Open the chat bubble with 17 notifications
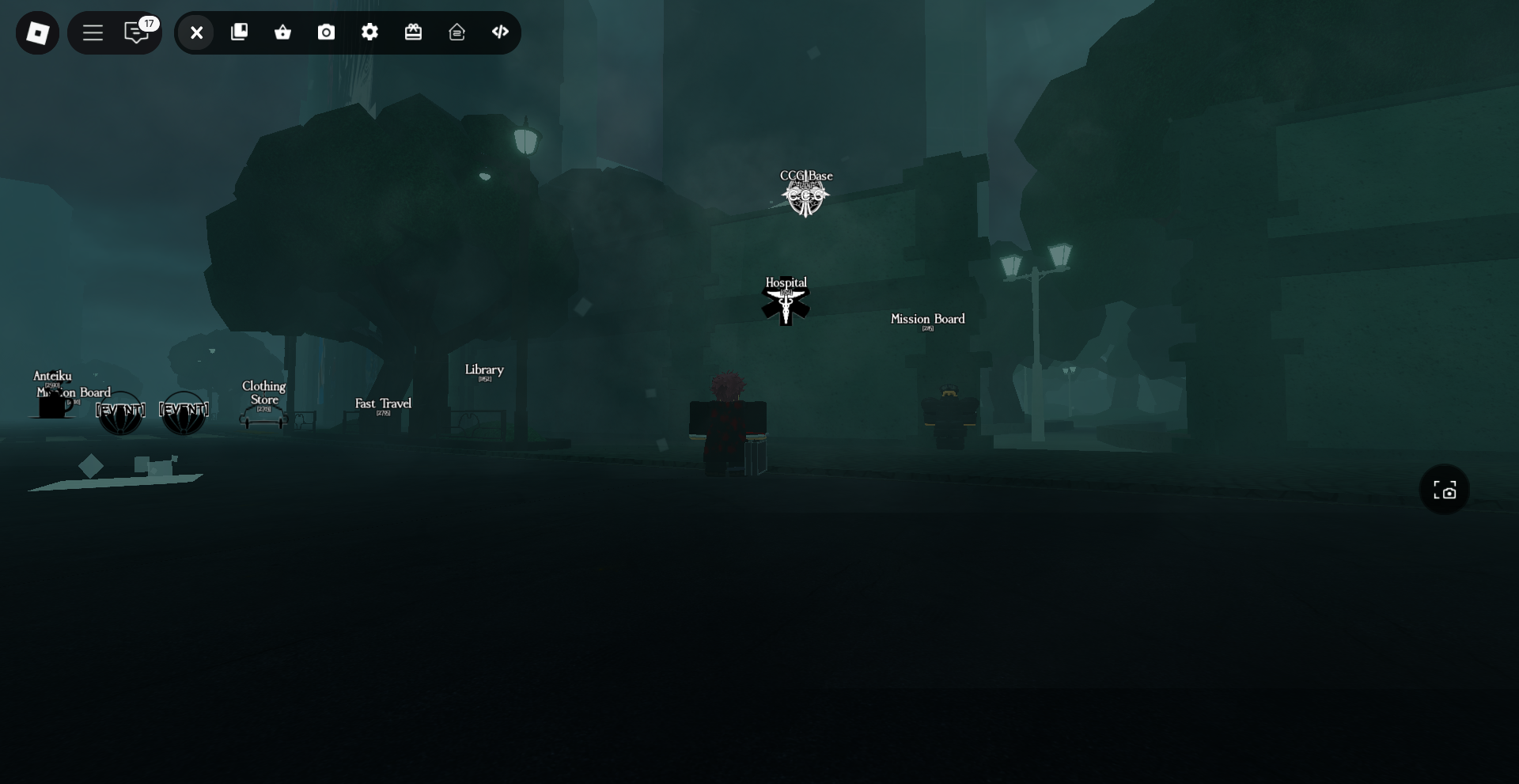The width and height of the screenshot is (1519, 784). coord(135,33)
